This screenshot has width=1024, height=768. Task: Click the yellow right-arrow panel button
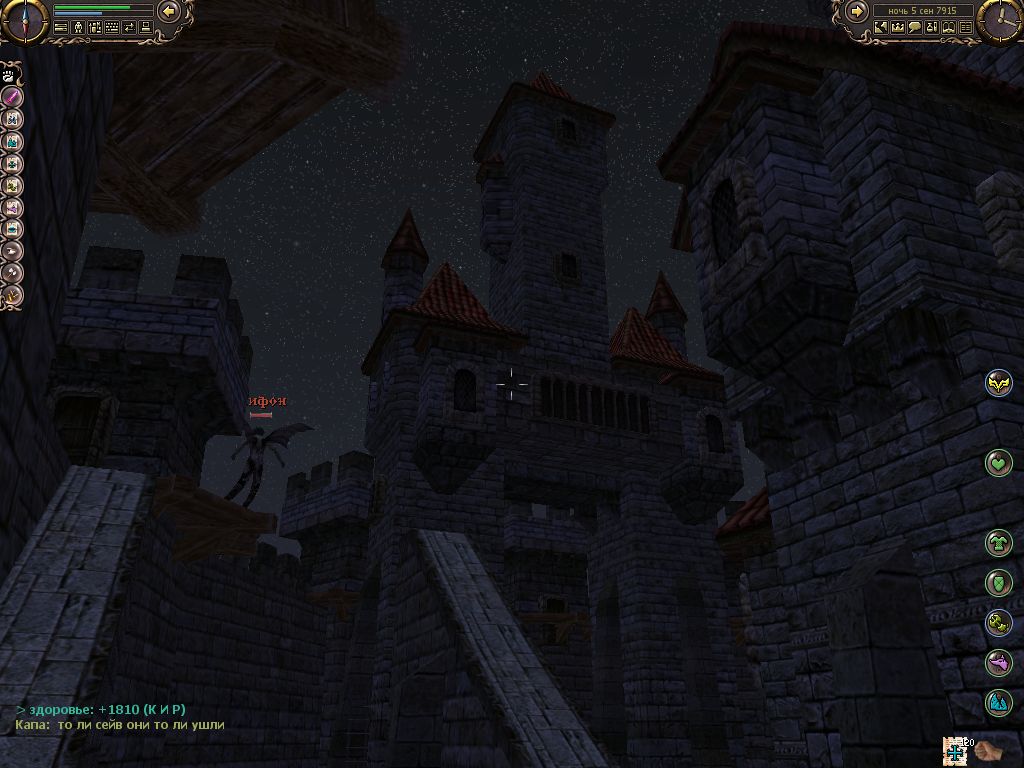[x=857, y=11]
